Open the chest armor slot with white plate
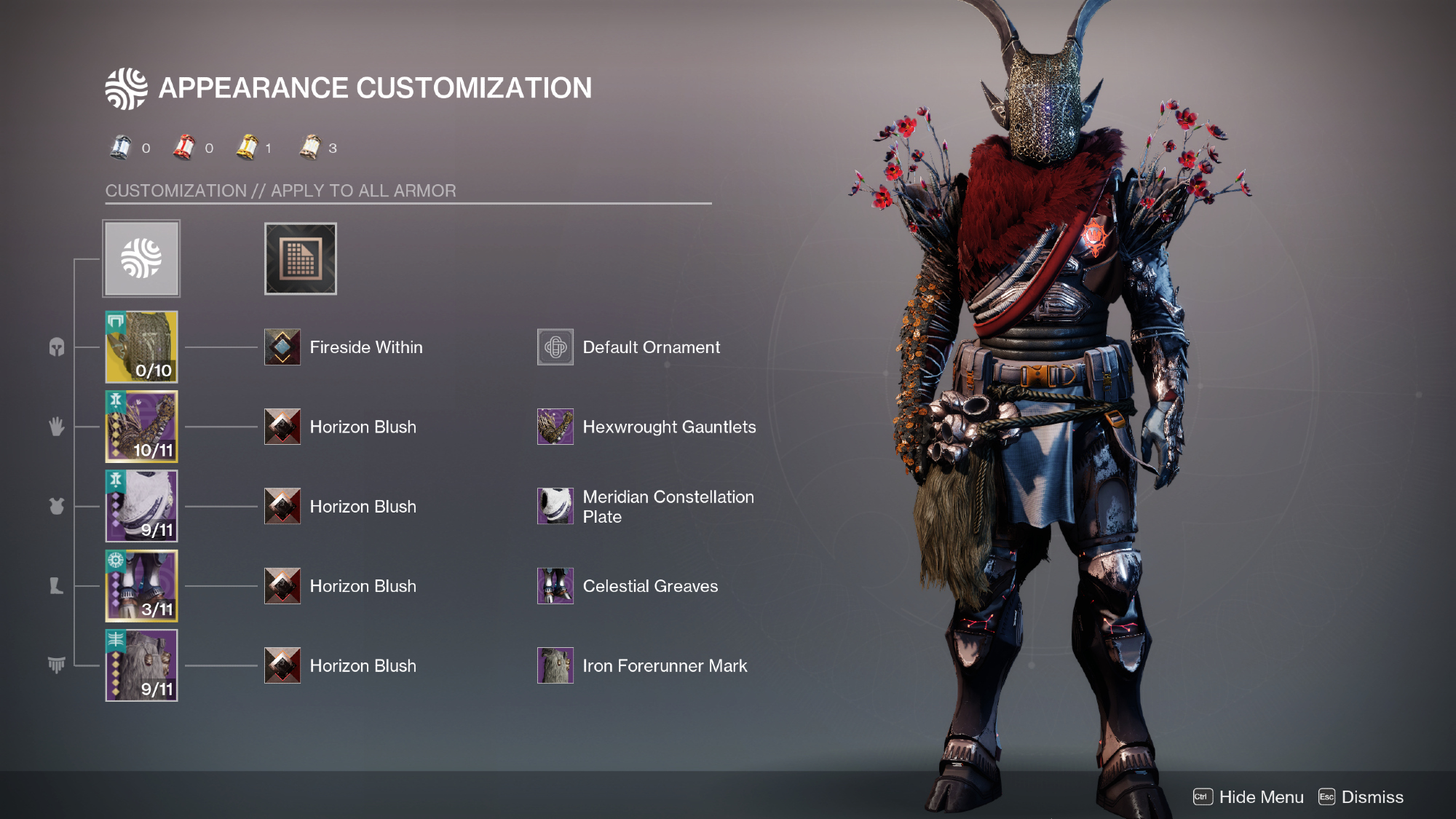Image resolution: width=1456 pixels, height=819 pixels. (x=141, y=506)
